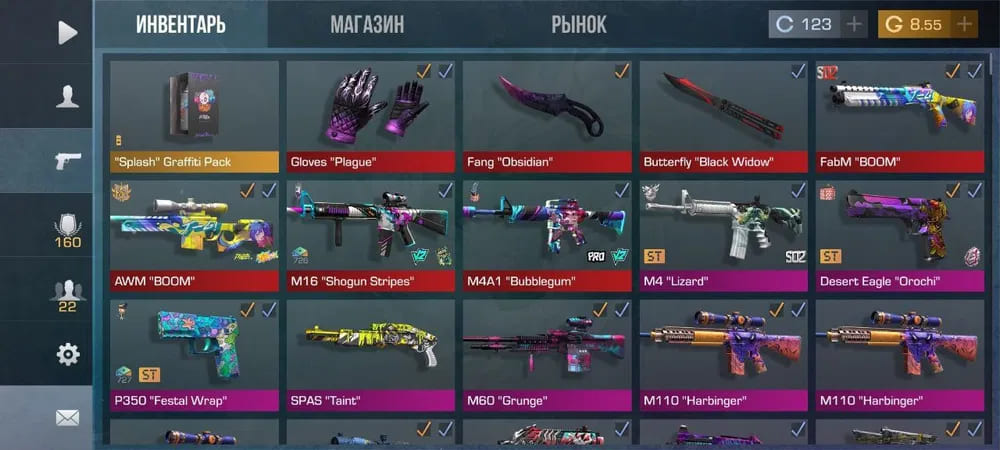
Task: Select the M60 "Grunge" machine gun
Action: 547,355
